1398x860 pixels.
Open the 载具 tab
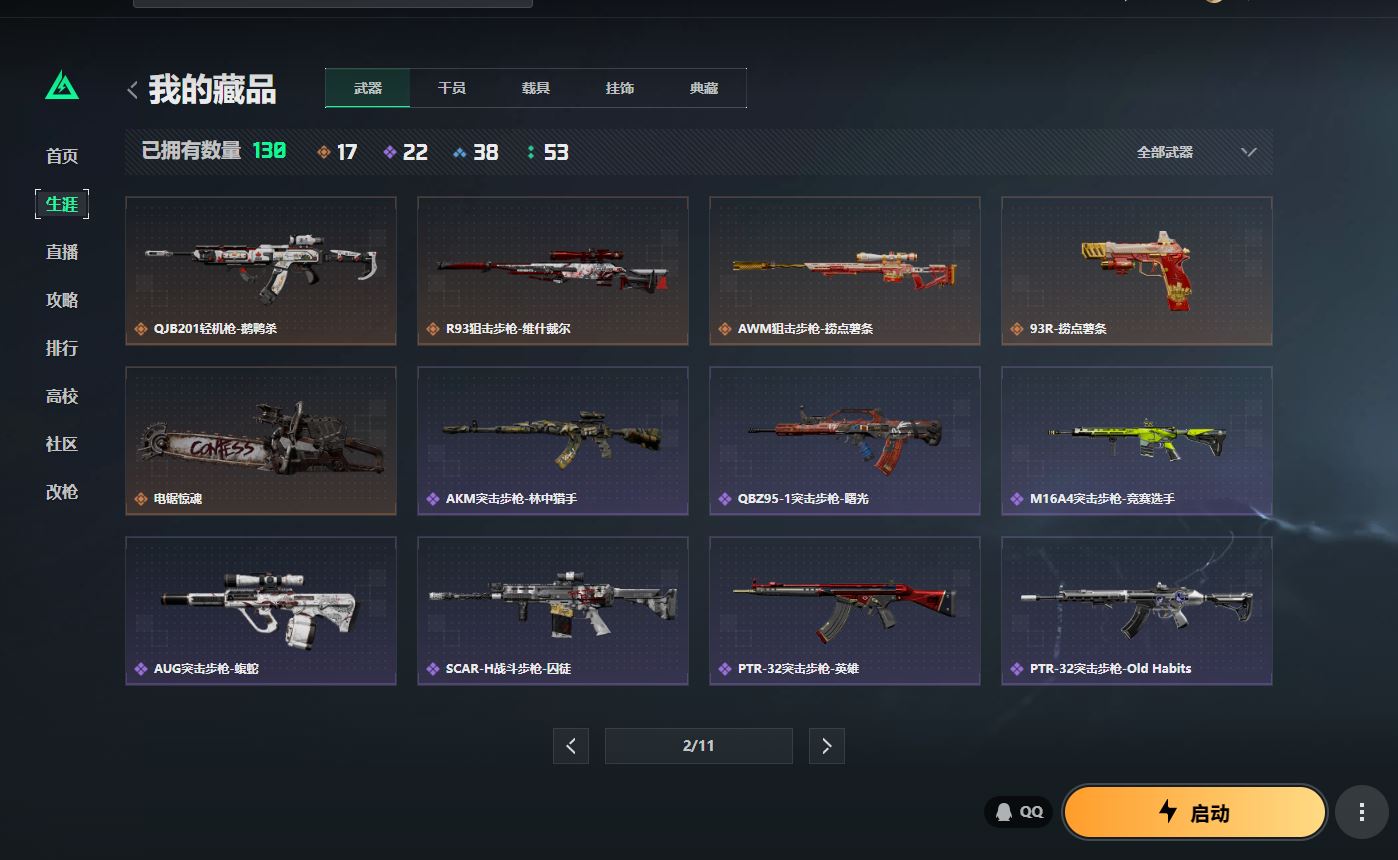click(536, 88)
